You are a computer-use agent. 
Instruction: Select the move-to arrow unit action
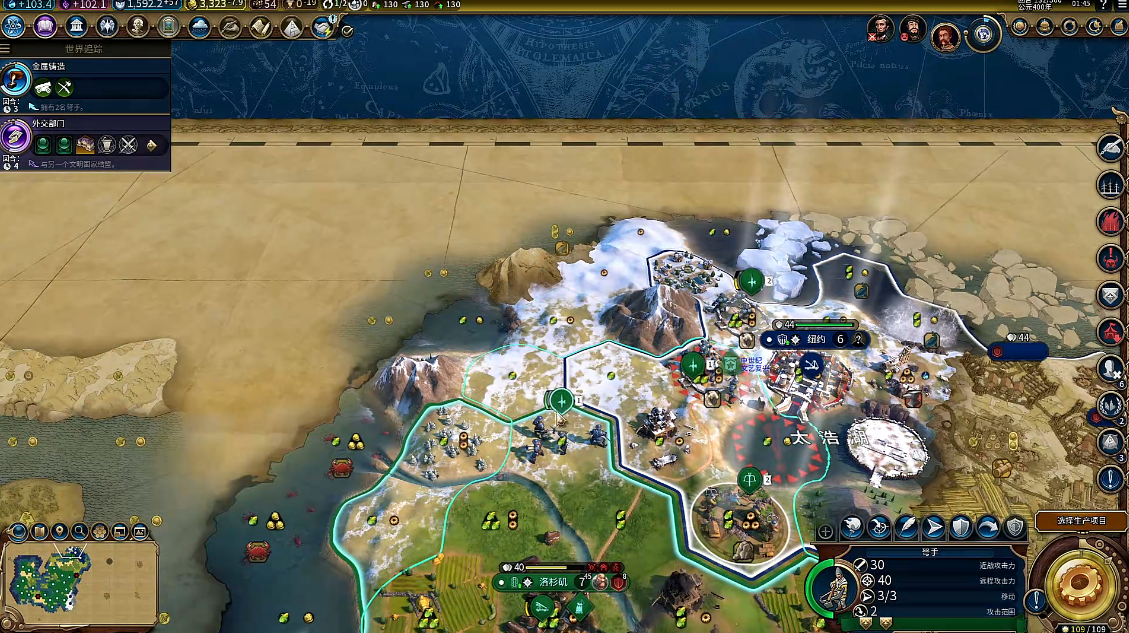pyautogui.click(x=933, y=526)
